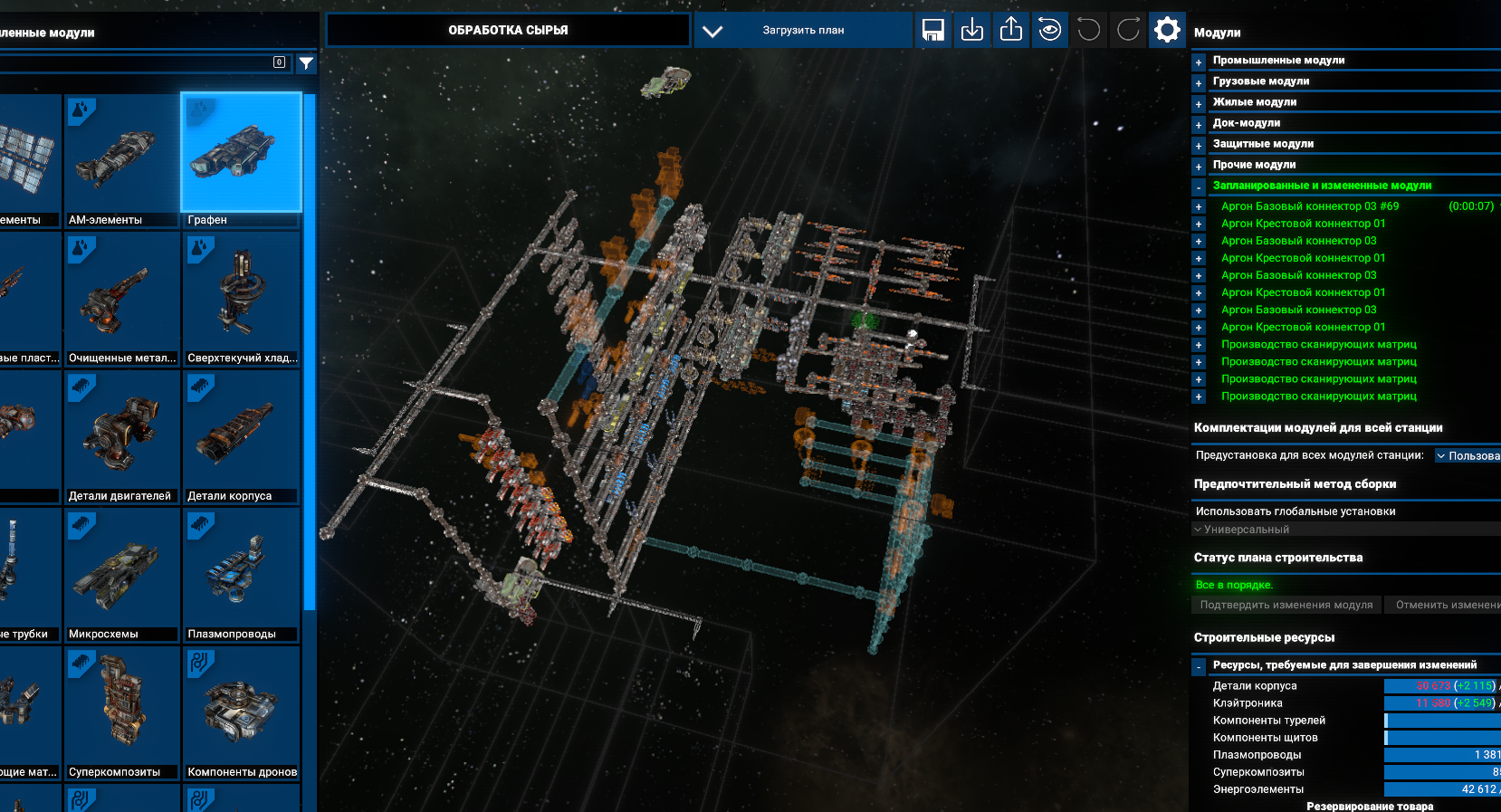Expand the Защитные модули category
1501x812 pixels.
[x=1199, y=146]
